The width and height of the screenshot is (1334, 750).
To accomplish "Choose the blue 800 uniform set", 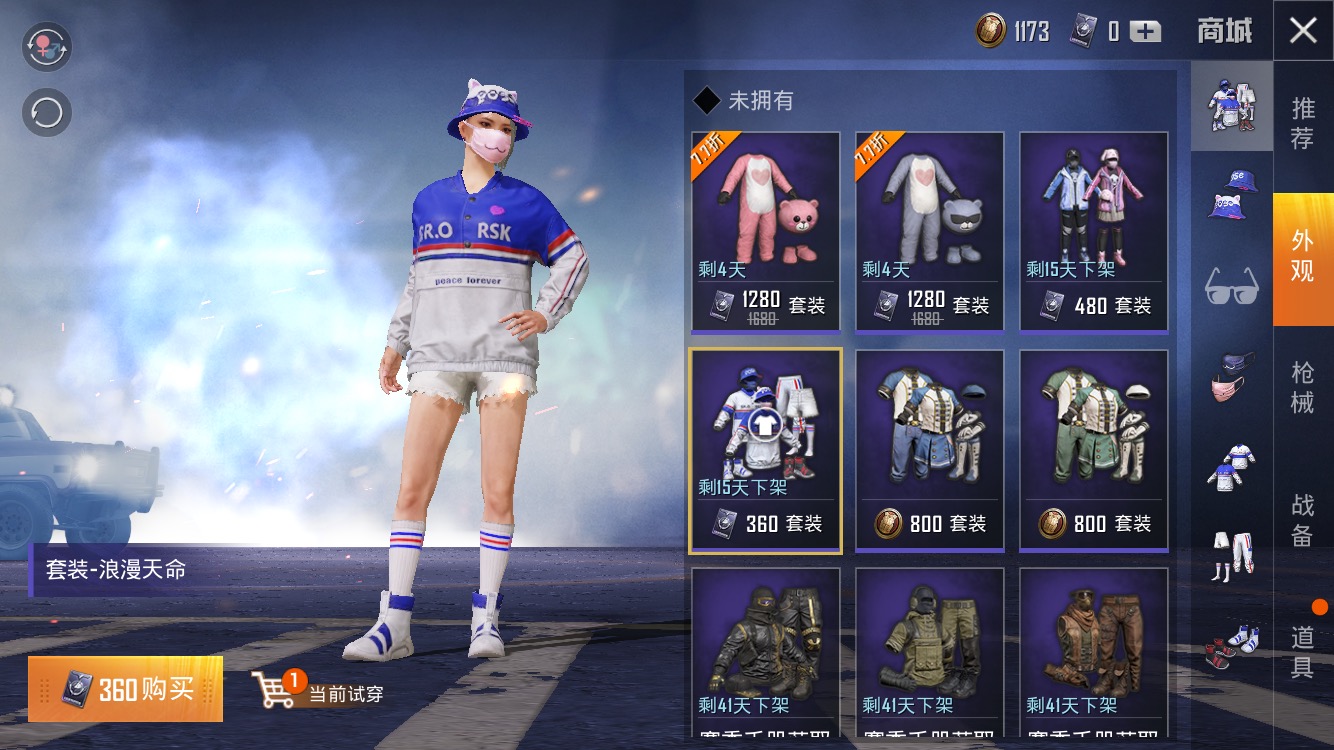I will 930,450.
